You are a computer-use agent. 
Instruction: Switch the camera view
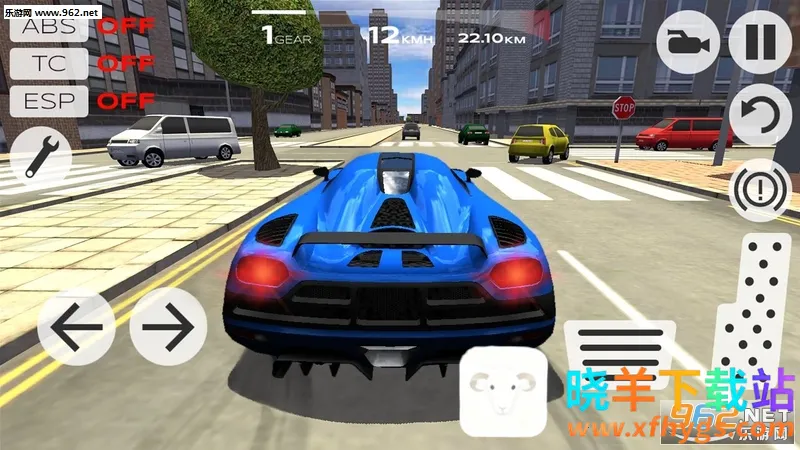(685, 43)
